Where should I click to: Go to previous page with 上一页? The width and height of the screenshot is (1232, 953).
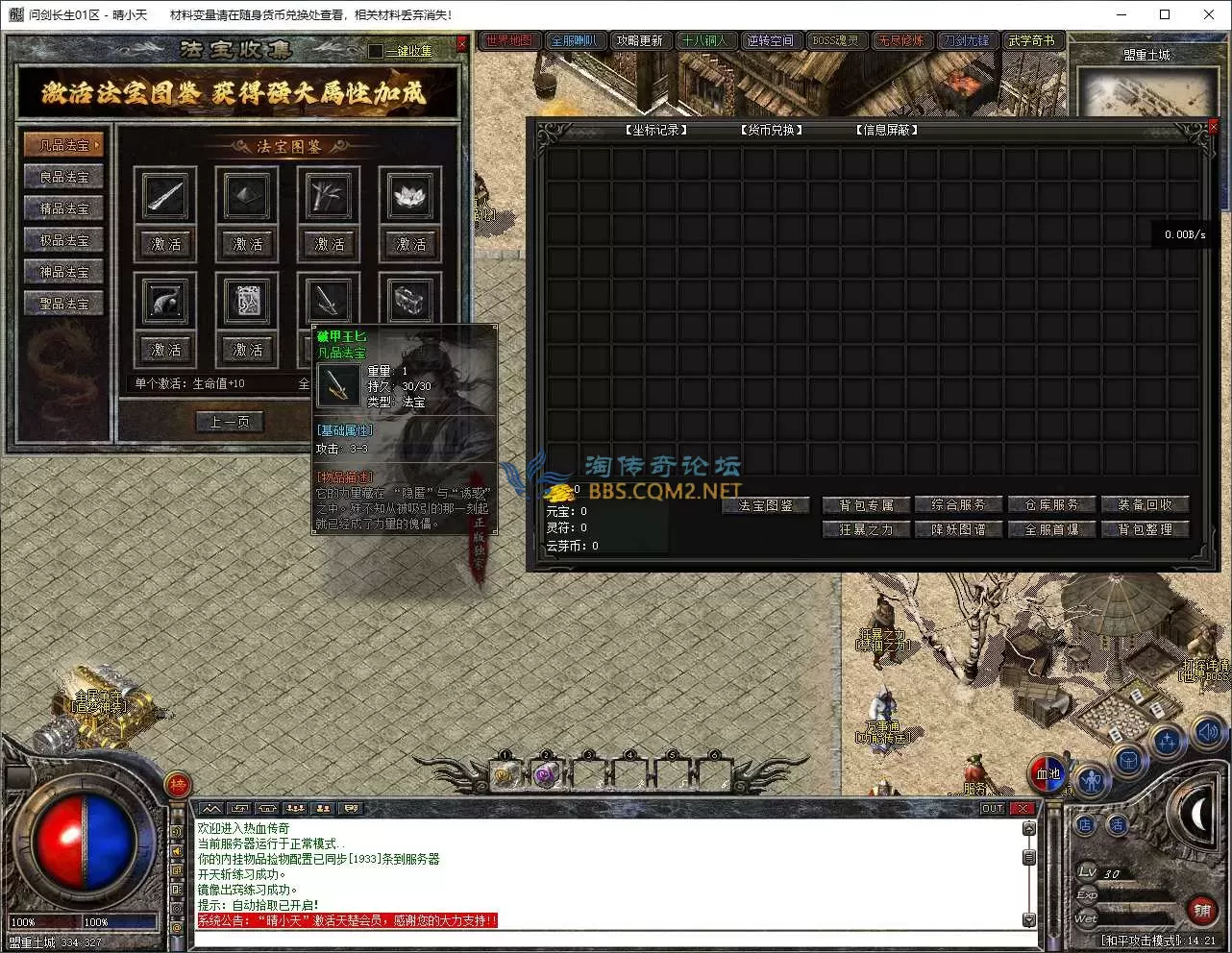(x=229, y=422)
